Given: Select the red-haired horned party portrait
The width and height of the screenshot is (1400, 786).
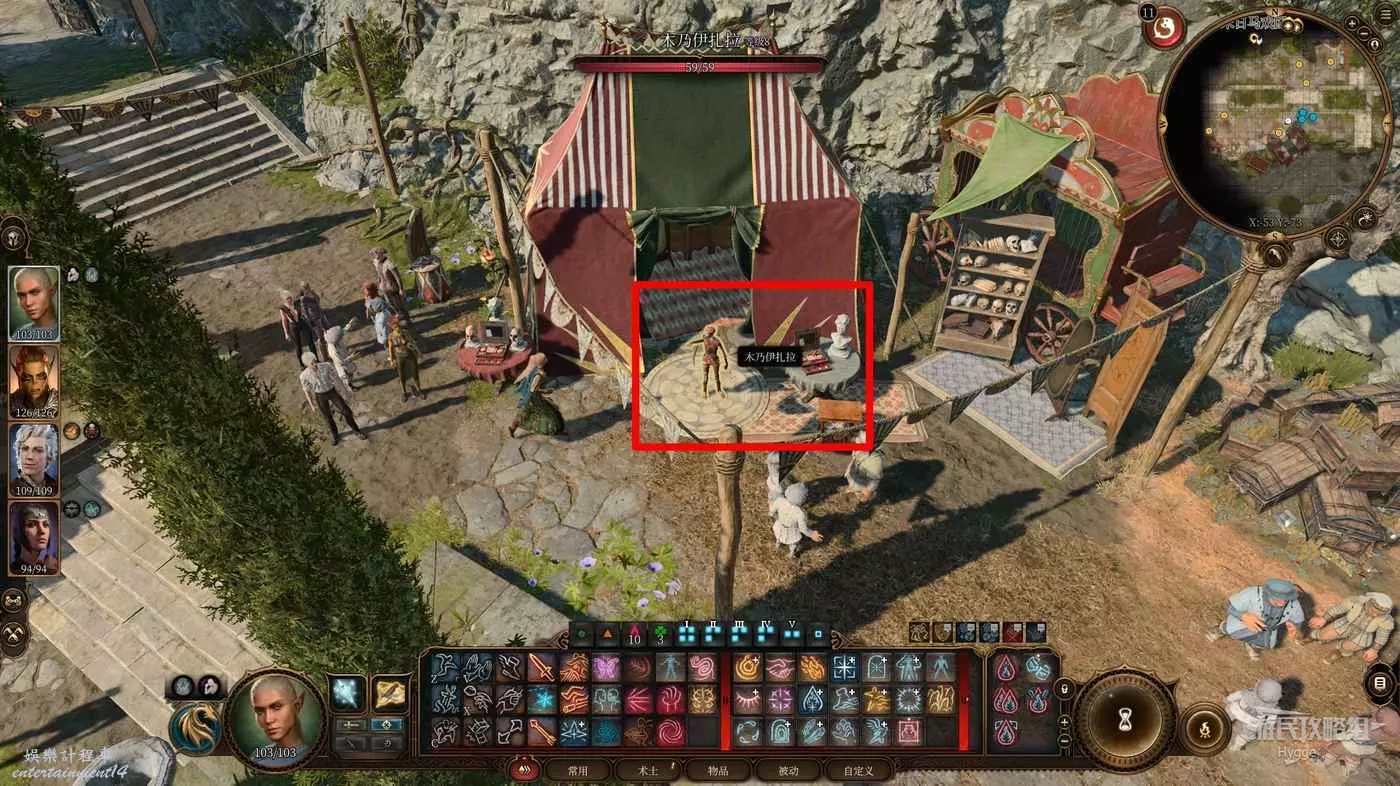Looking at the screenshot, I should (x=34, y=382).
